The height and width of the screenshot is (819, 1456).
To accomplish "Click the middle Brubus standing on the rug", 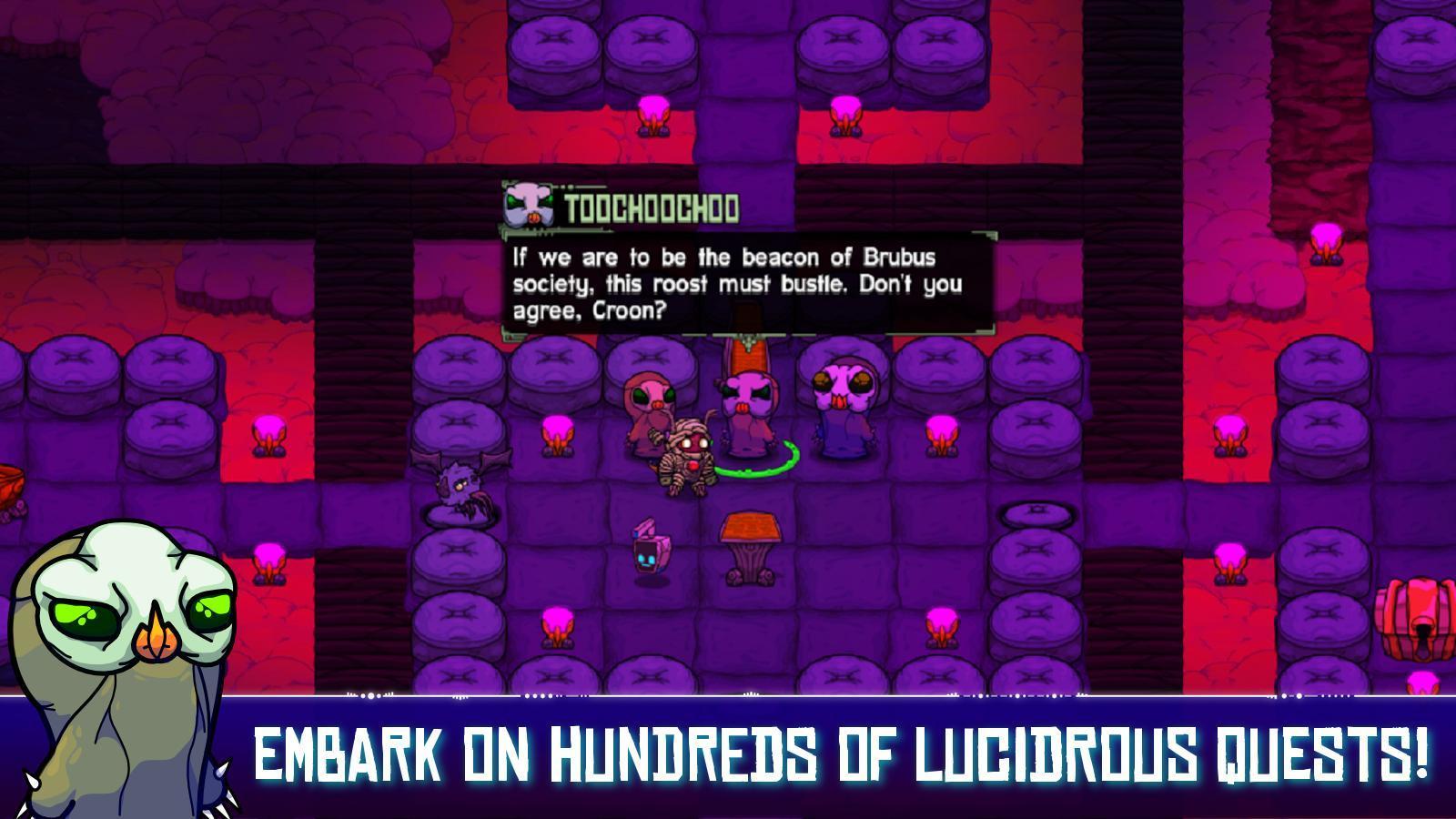I will (x=746, y=405).
